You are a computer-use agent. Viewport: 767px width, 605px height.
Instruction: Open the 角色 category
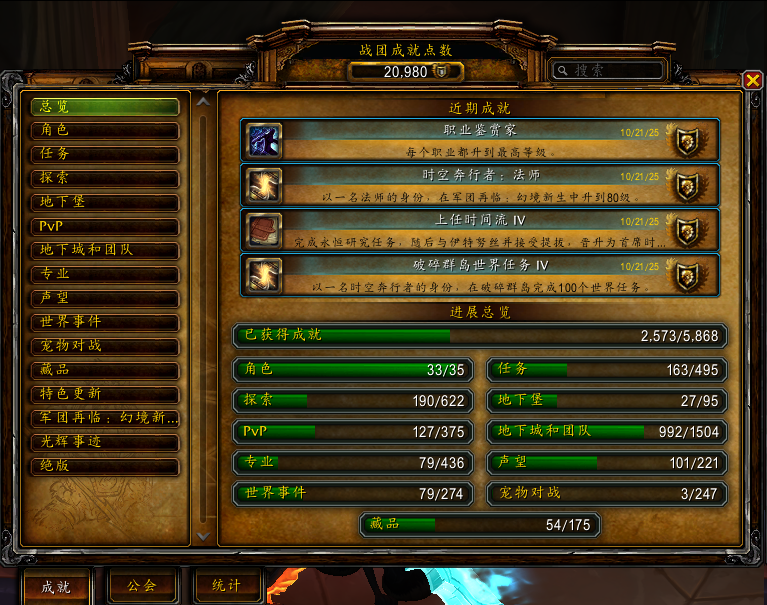tap(105, 130)
